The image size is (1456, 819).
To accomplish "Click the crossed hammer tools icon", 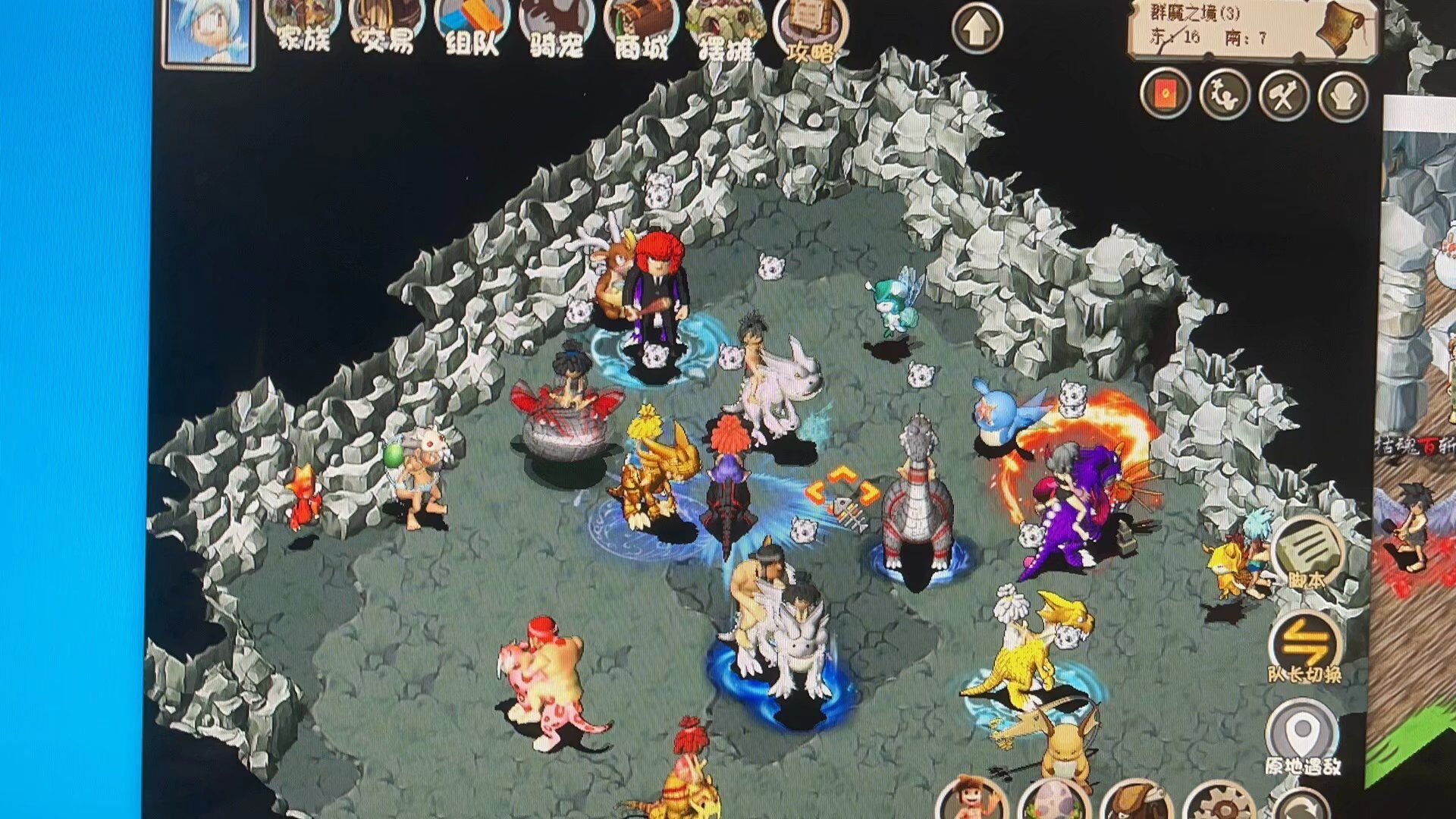I will click(1283, 96).
